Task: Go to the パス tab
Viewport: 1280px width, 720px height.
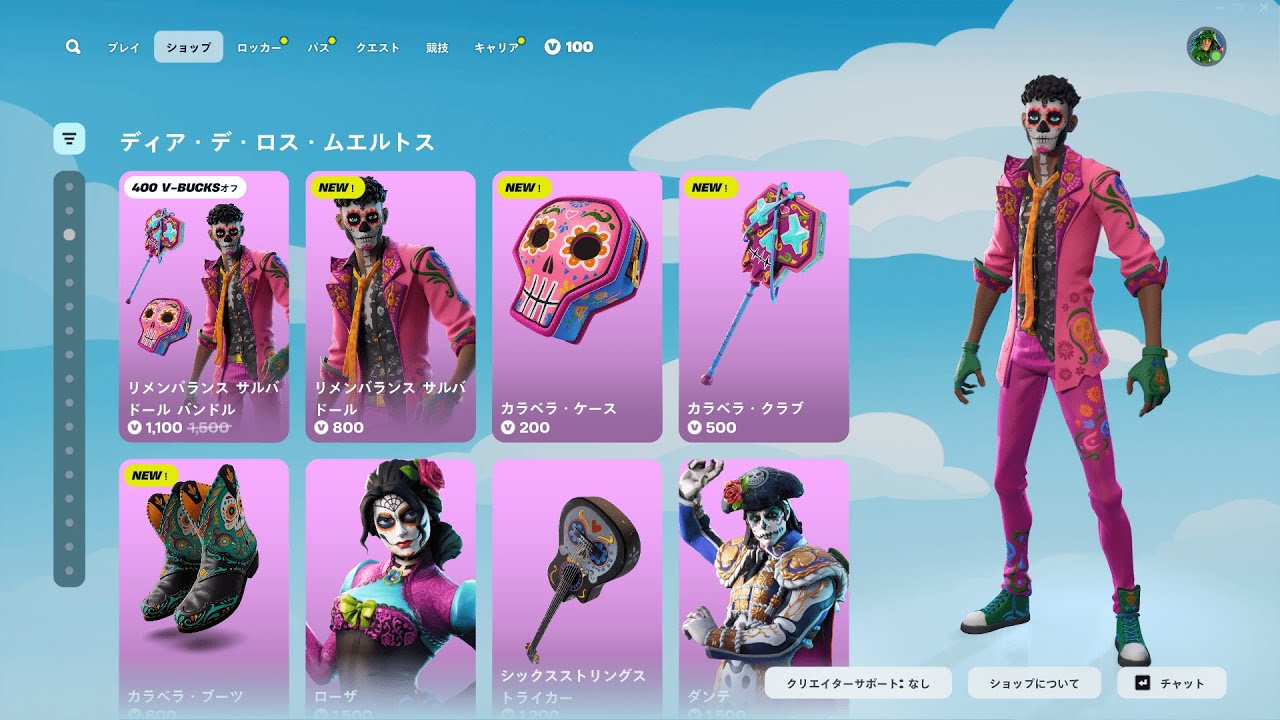Action: point(319,47)
